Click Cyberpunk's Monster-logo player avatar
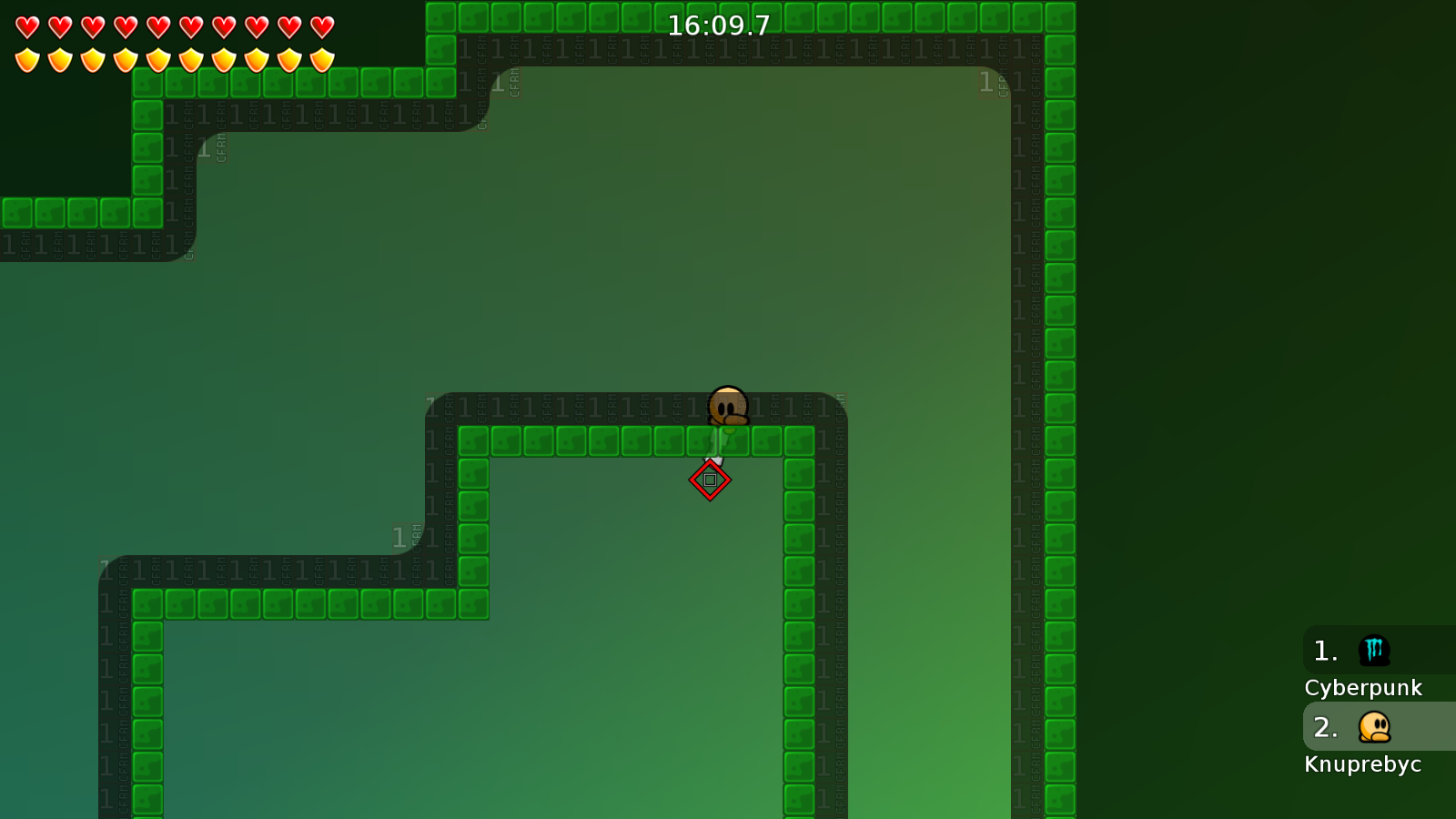 tap(1374, 651)
